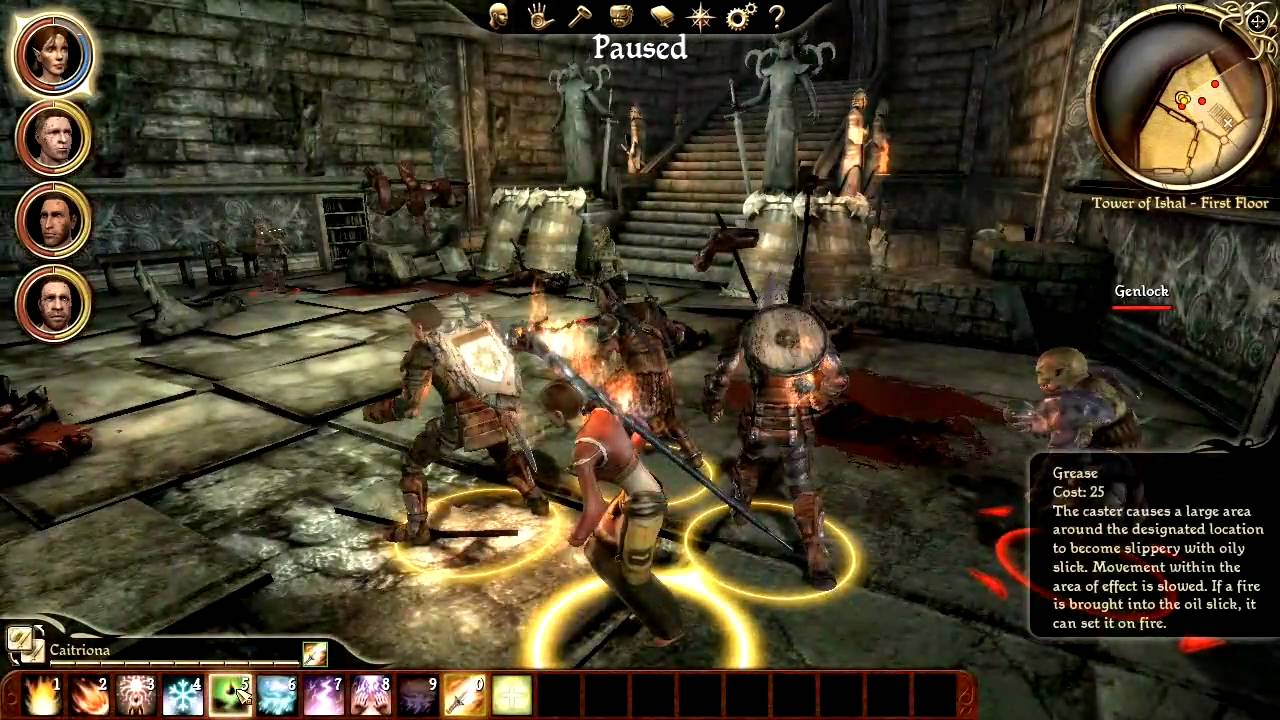Use the snowflake spell in slot 4
The height and width of the screenshot is (720, 1280).
(x=183, y=693)
